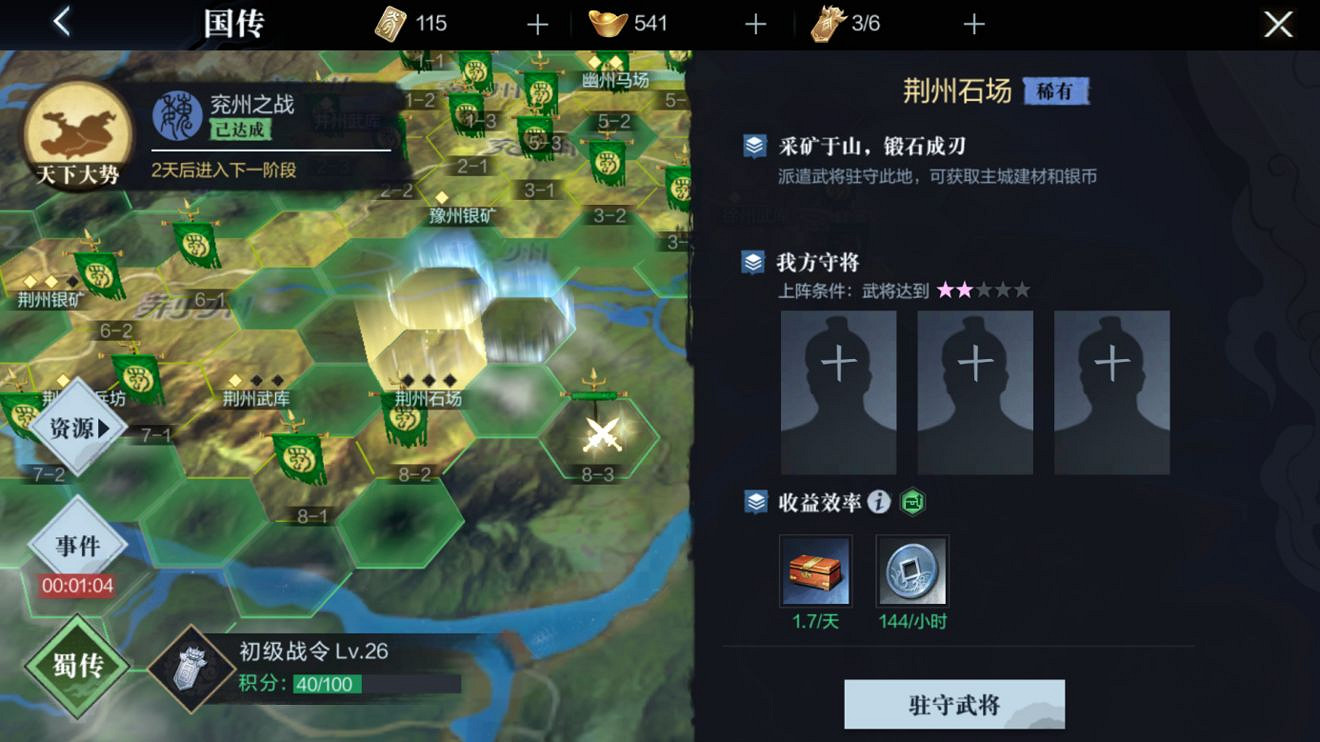
Task: Select the silver coin 144/小时 yield icon
Action: pyautogui.click(x=912, y=570)
